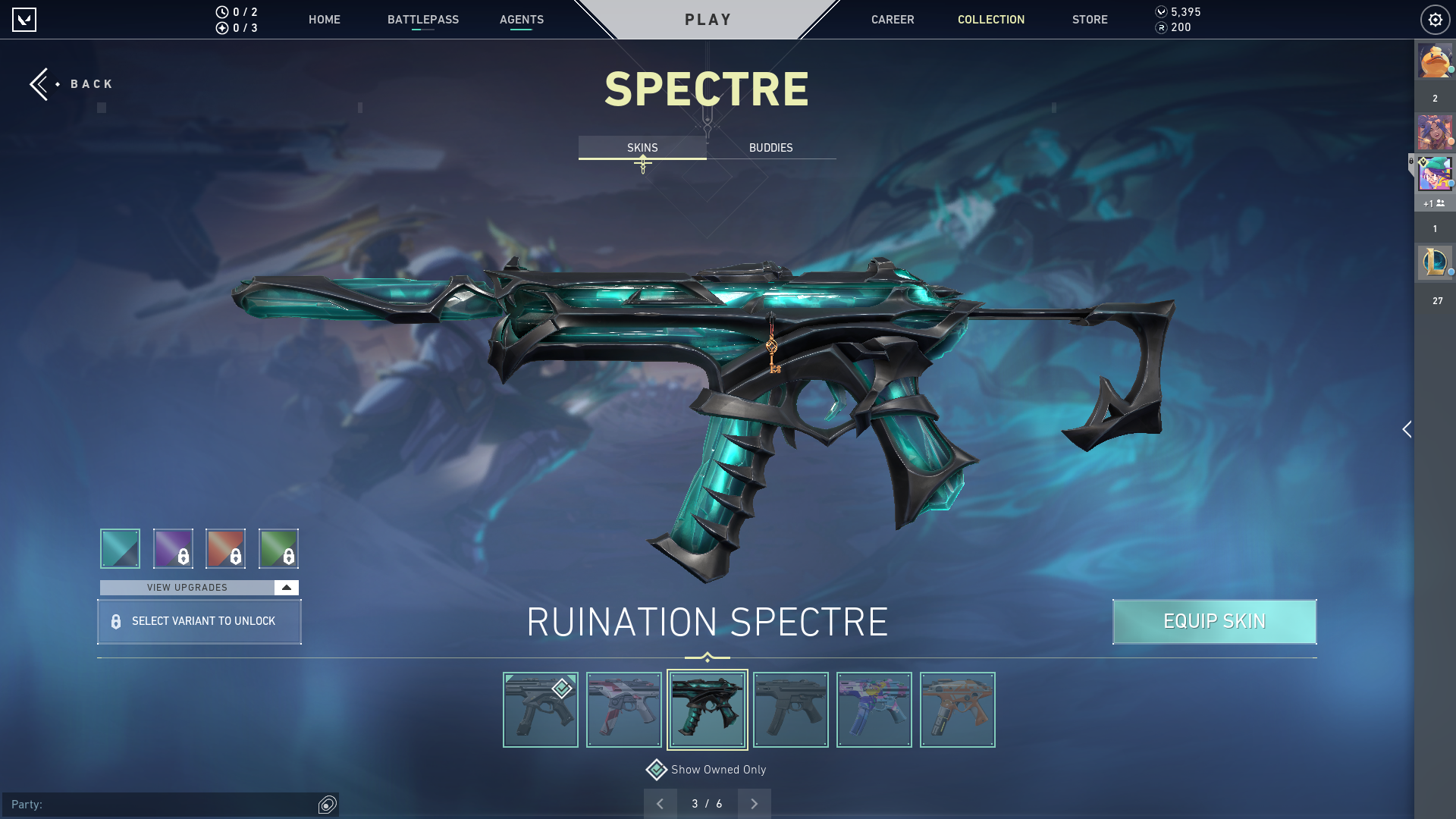This screenshot has width=1456, height=819.
Task: Choose the locked purple variant swatch
Action: [173, 548]
